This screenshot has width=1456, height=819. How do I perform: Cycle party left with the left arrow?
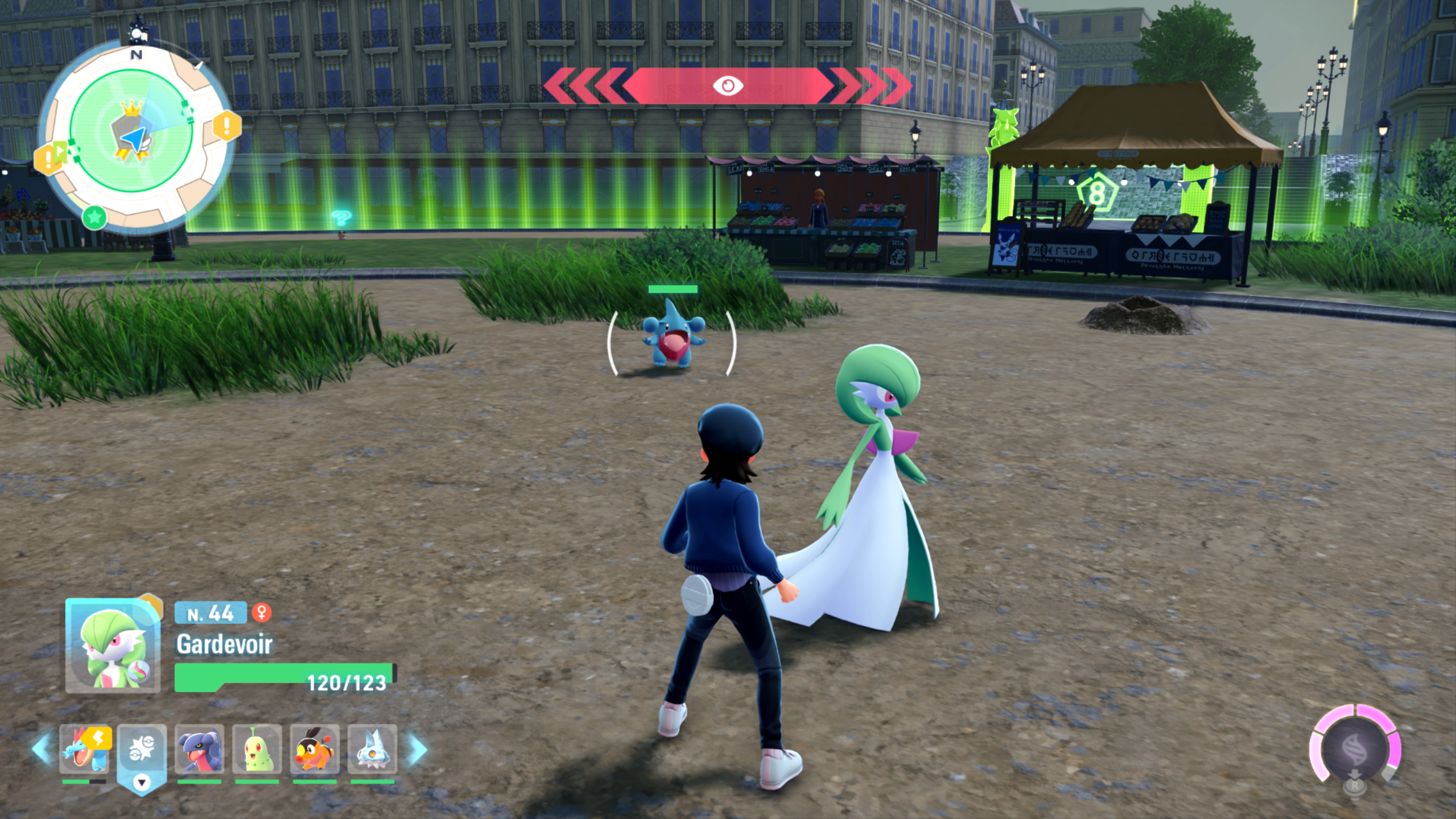pyautogui.click(x=43, y=748)
